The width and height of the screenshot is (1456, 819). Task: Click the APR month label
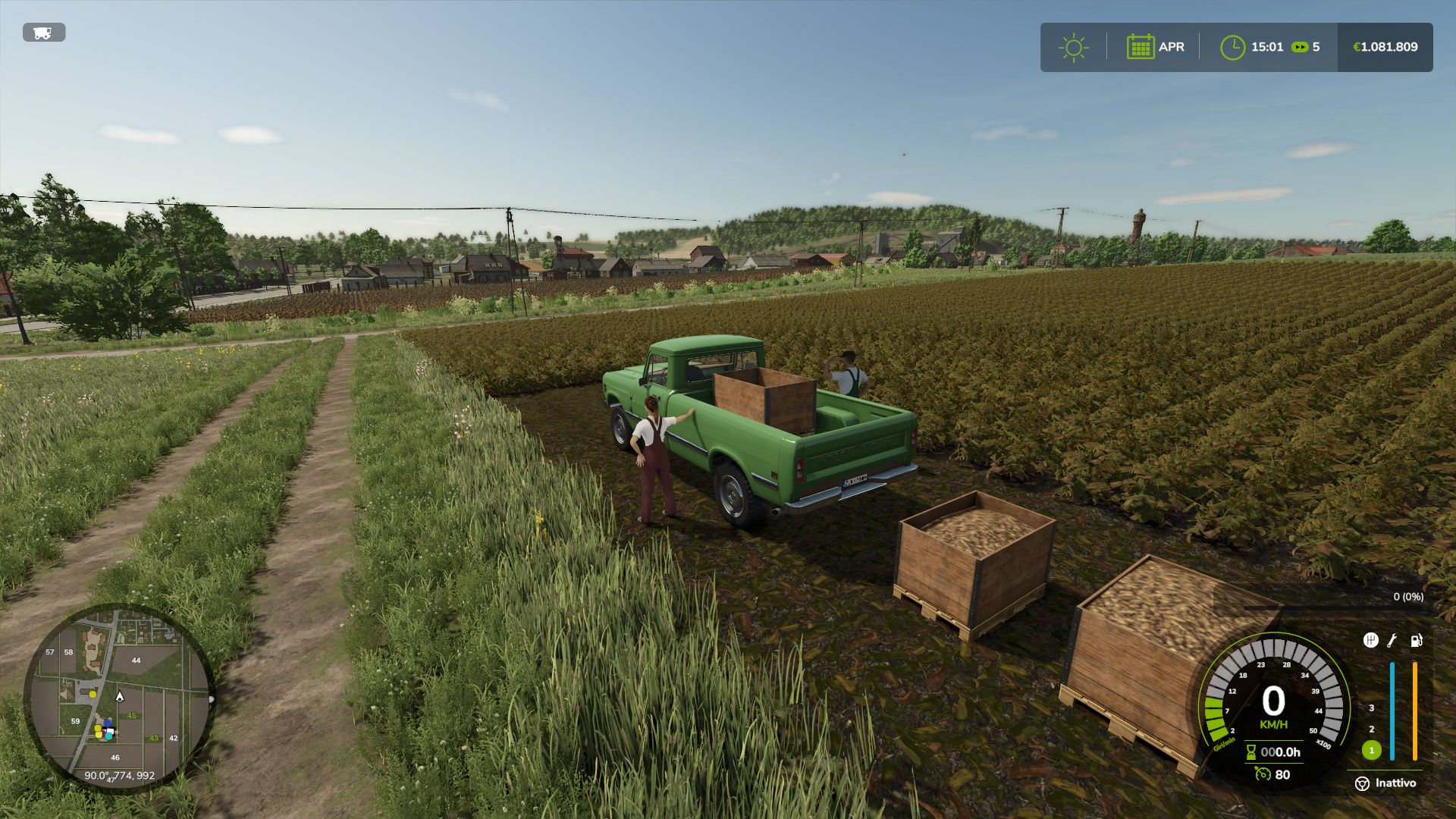[1172, 46]
